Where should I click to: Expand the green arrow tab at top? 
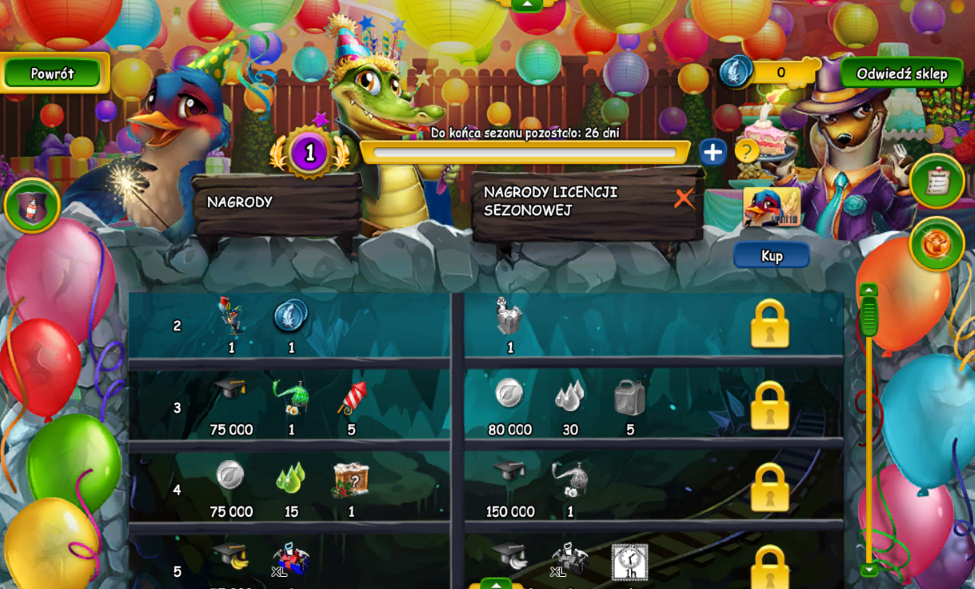pyautogui.click(x=526, y=5)
